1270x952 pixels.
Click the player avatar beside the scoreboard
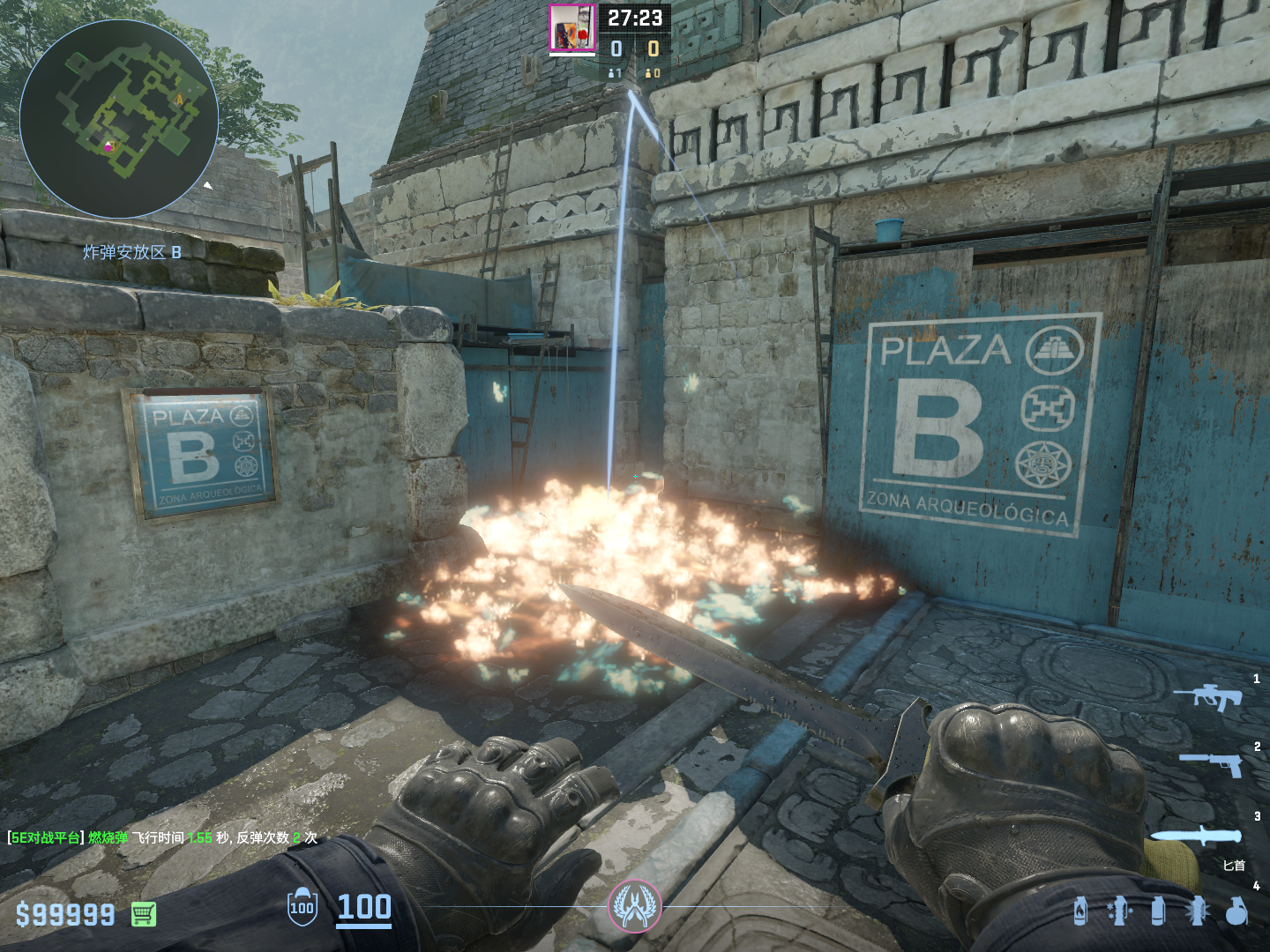572,28
